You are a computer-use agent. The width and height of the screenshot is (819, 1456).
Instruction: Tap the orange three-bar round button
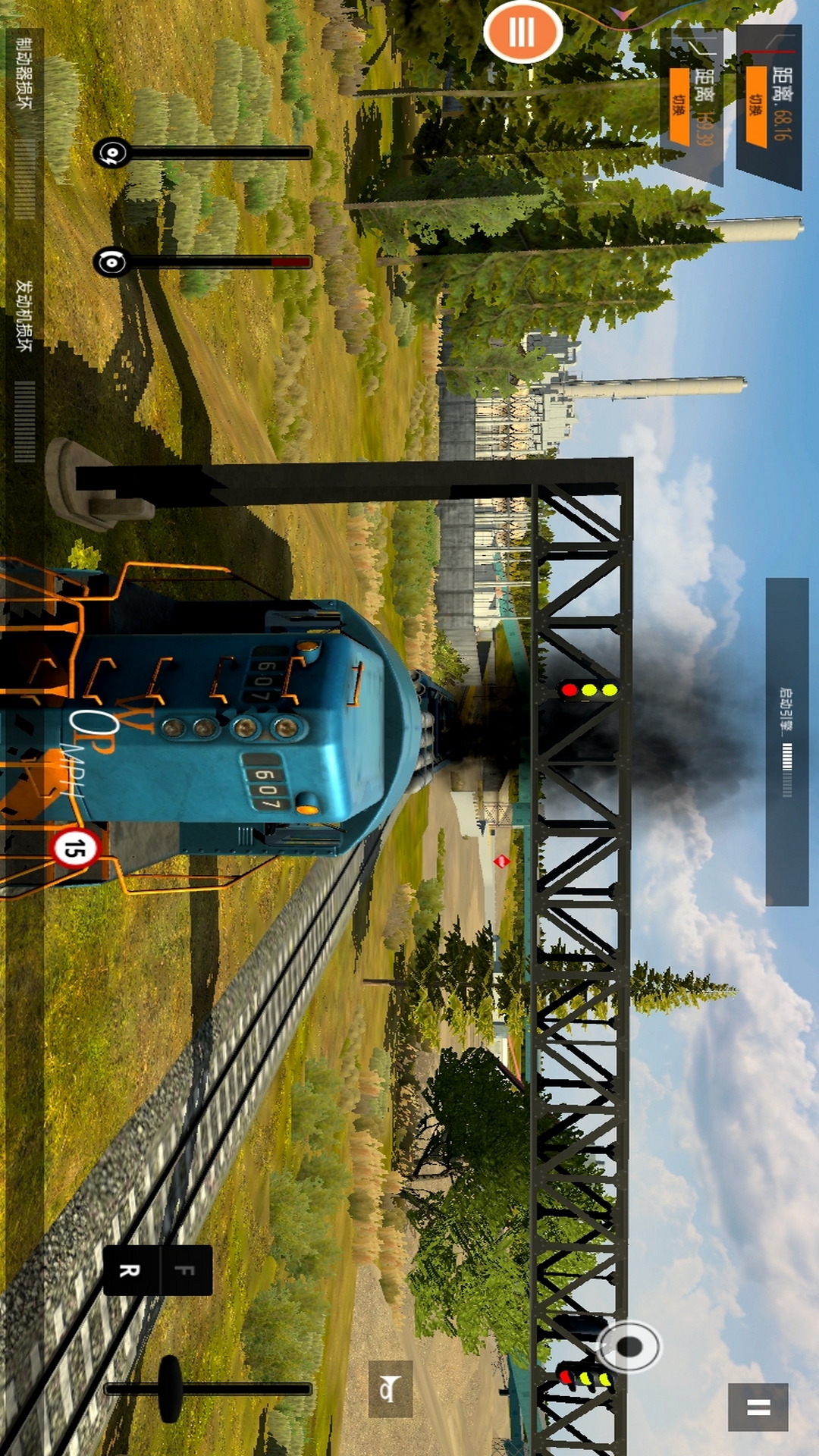pos(522,32)
